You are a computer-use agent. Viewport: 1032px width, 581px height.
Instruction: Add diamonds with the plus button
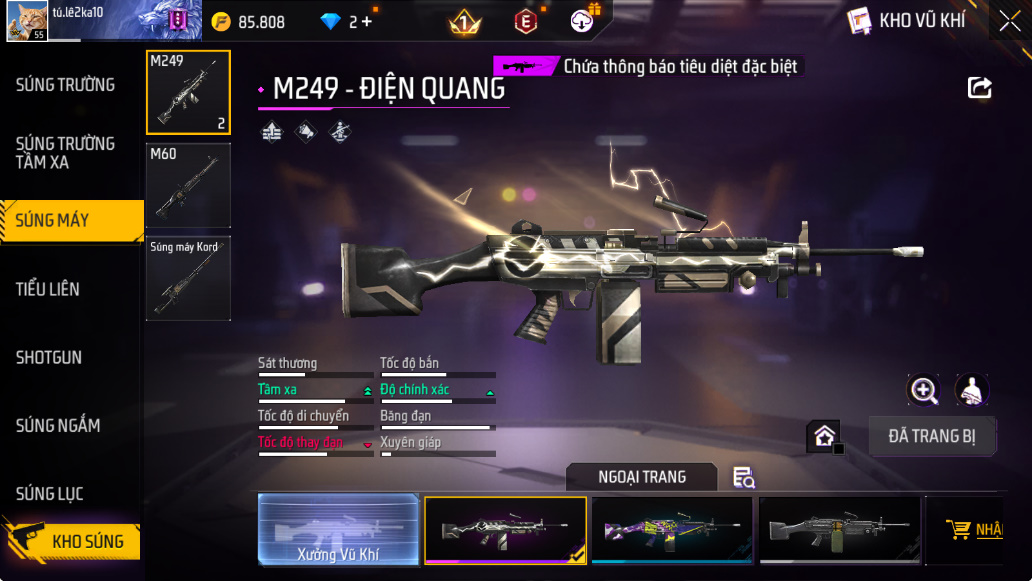click(366, 21)
